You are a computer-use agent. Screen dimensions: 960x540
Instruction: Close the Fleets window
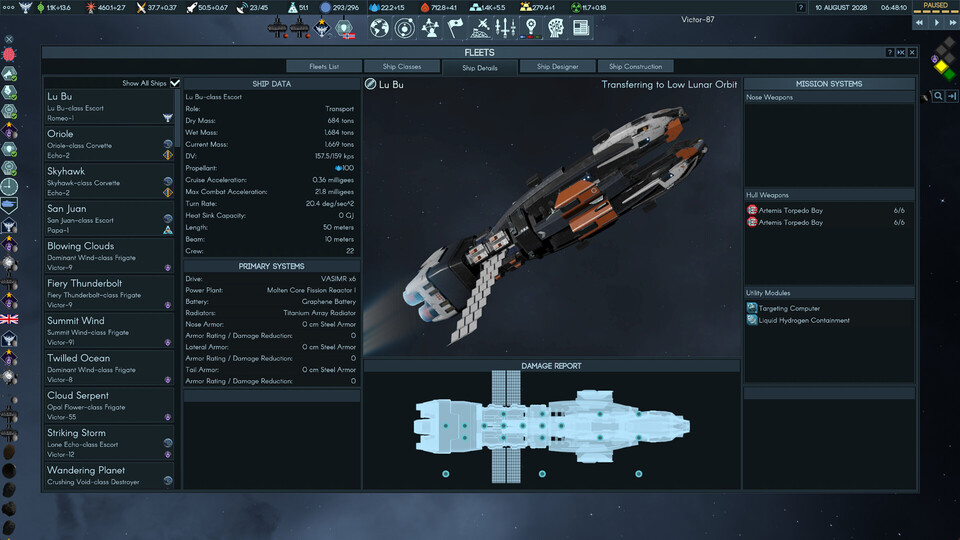[x=912, y=52]
